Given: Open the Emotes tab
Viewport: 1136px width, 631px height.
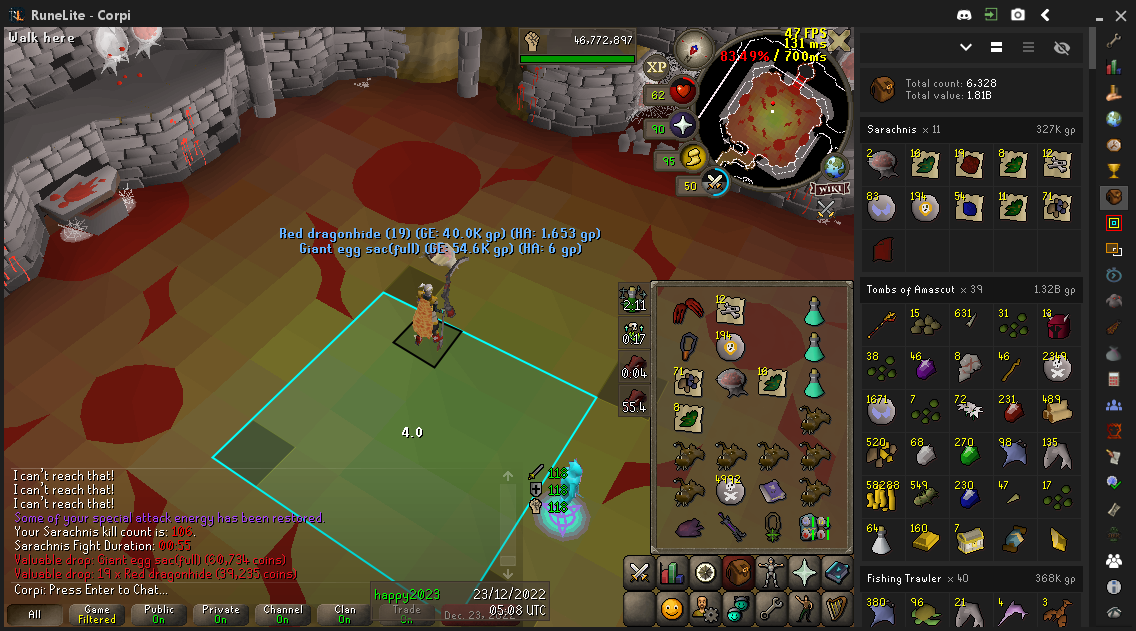Looking at the screenshot, I should [x=804, y=608].
